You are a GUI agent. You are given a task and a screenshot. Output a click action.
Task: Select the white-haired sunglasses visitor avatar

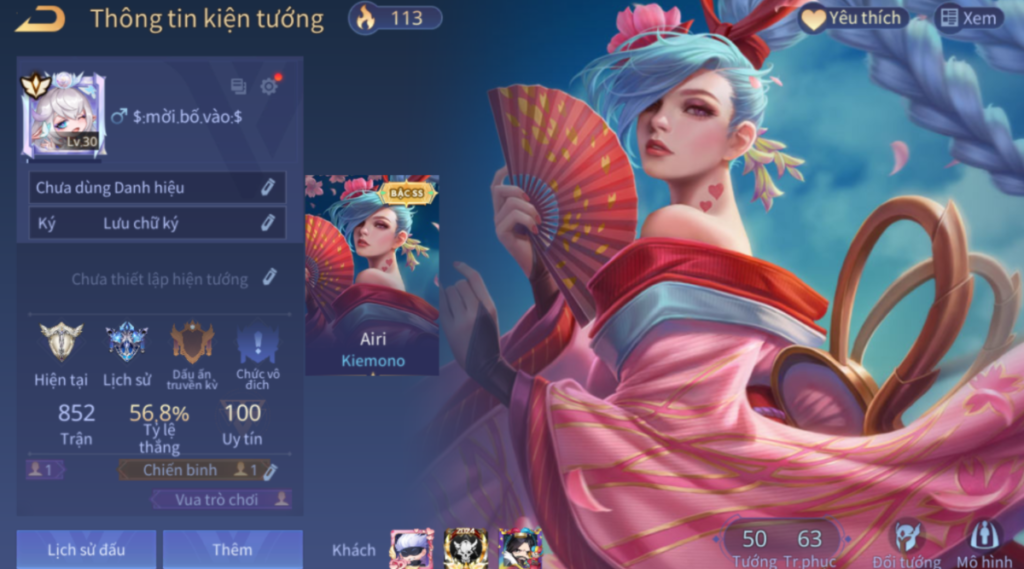point(411,549)
